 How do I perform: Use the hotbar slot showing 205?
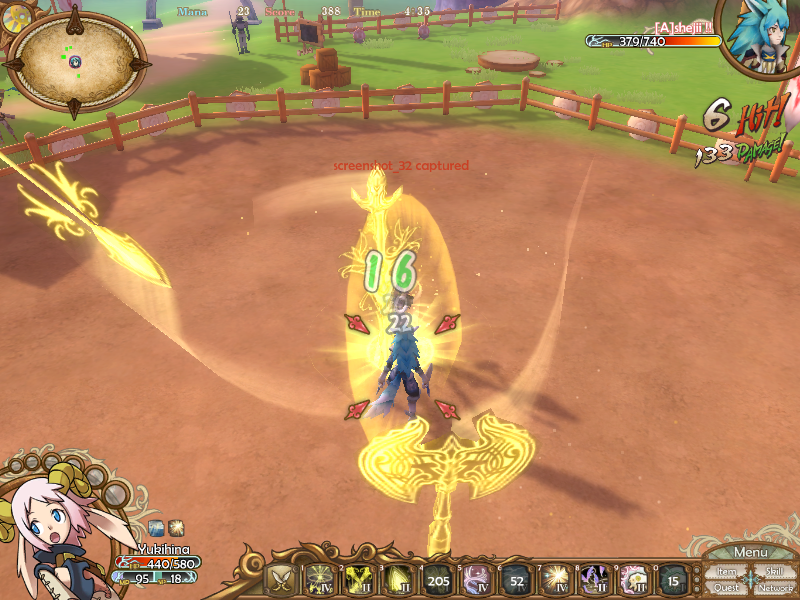[438, 579]
